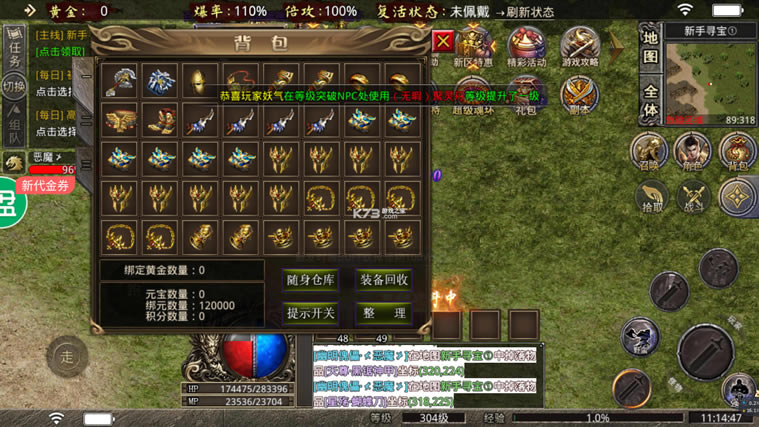This screenshot has width=759, height=427.
Task: Open the 随身仓库 portable warehouse
Action: 310,280
